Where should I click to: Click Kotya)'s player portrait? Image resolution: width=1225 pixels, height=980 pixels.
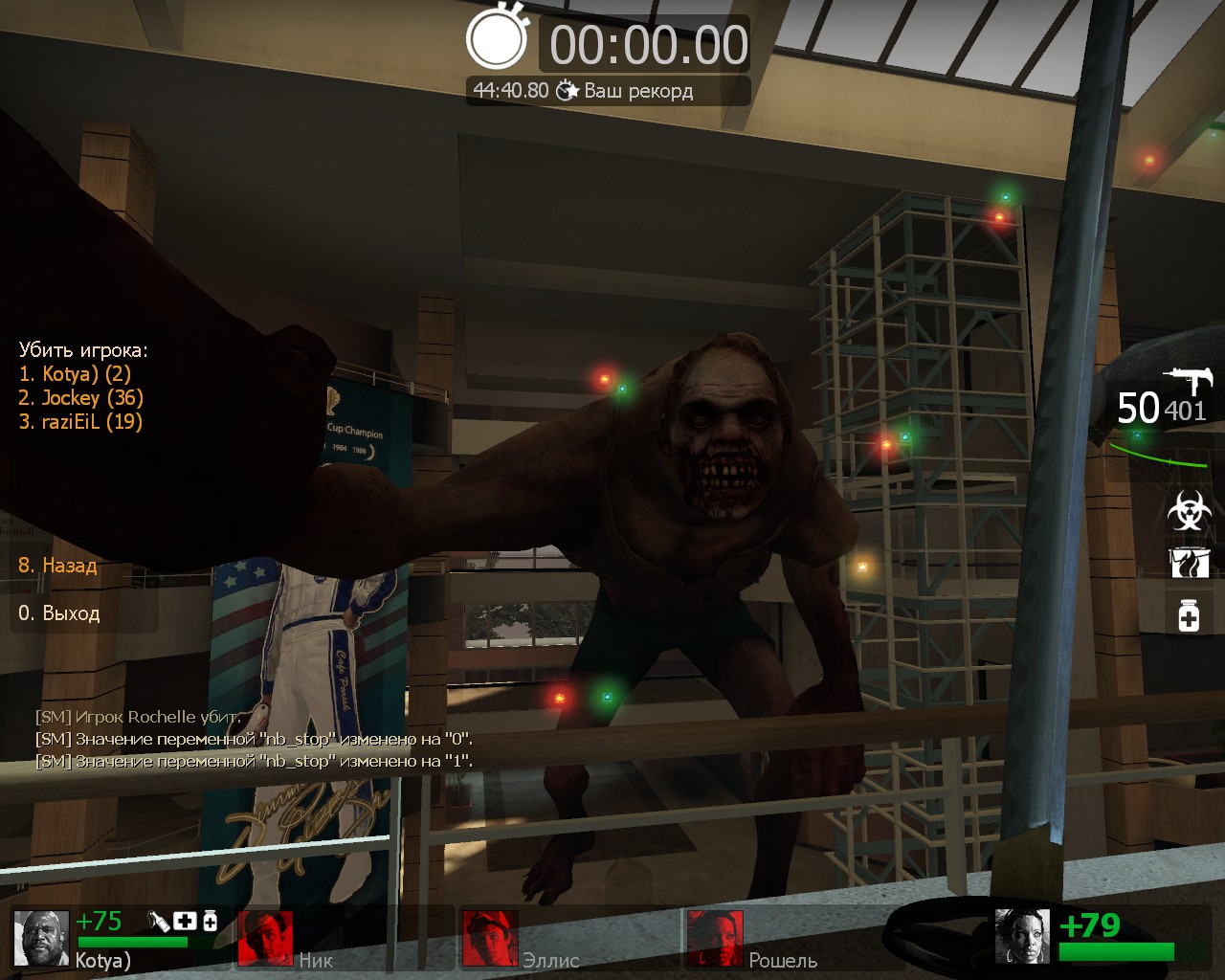click(42, 937)
